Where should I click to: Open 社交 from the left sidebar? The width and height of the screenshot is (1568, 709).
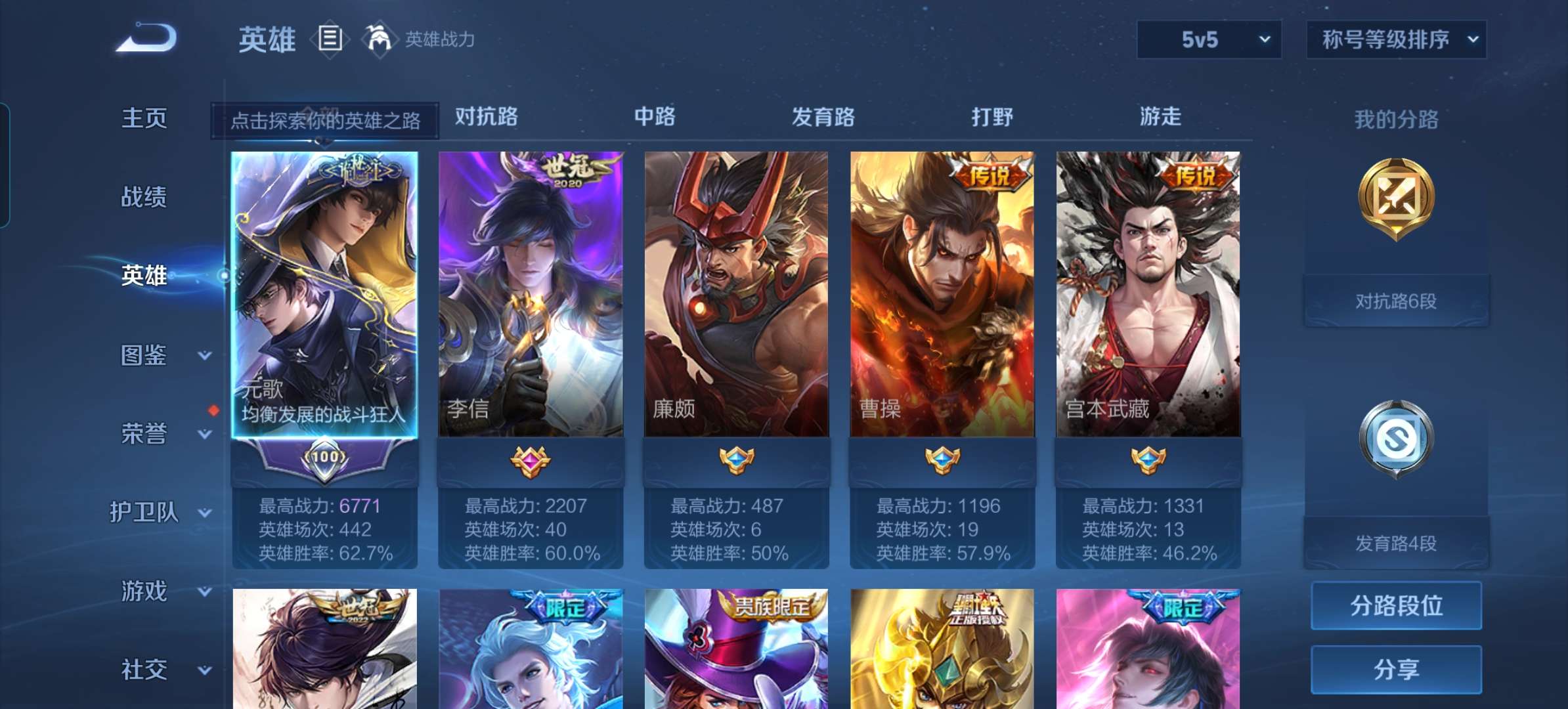tap(143, 670)
